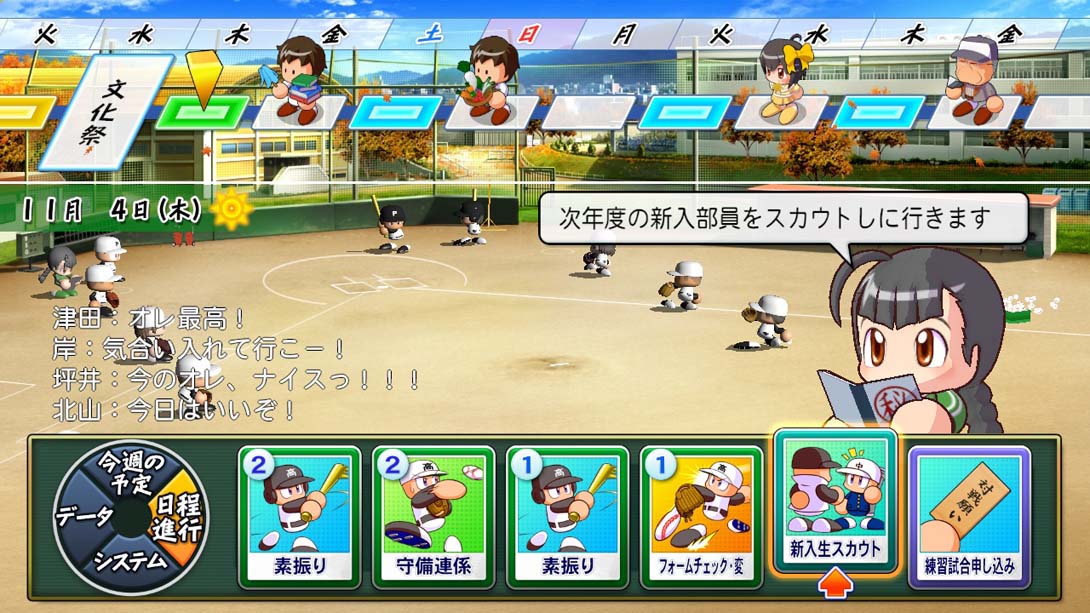Choose the 練習試合申し込み card

pos(969,514)
